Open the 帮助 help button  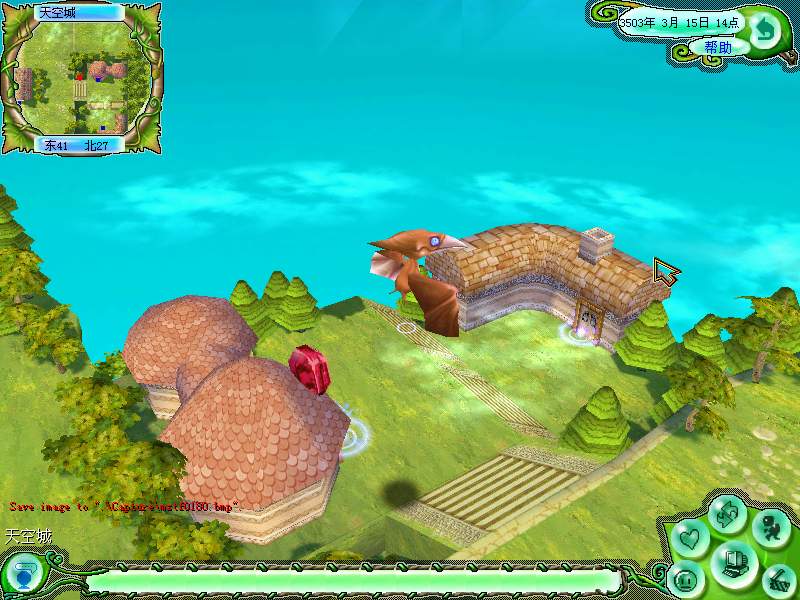(717, 47)
